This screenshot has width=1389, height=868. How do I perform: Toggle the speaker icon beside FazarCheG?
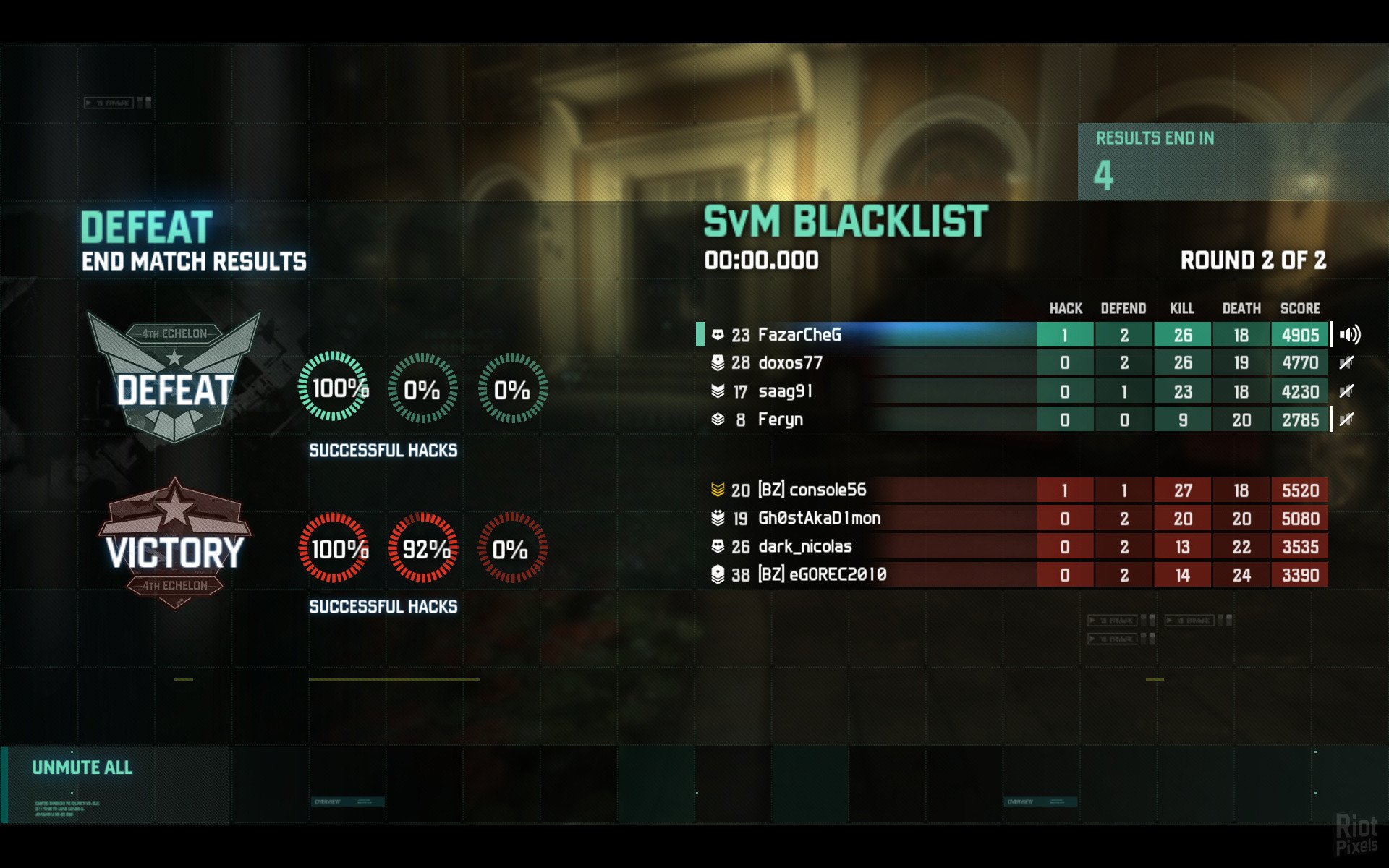coord(1349,335)
